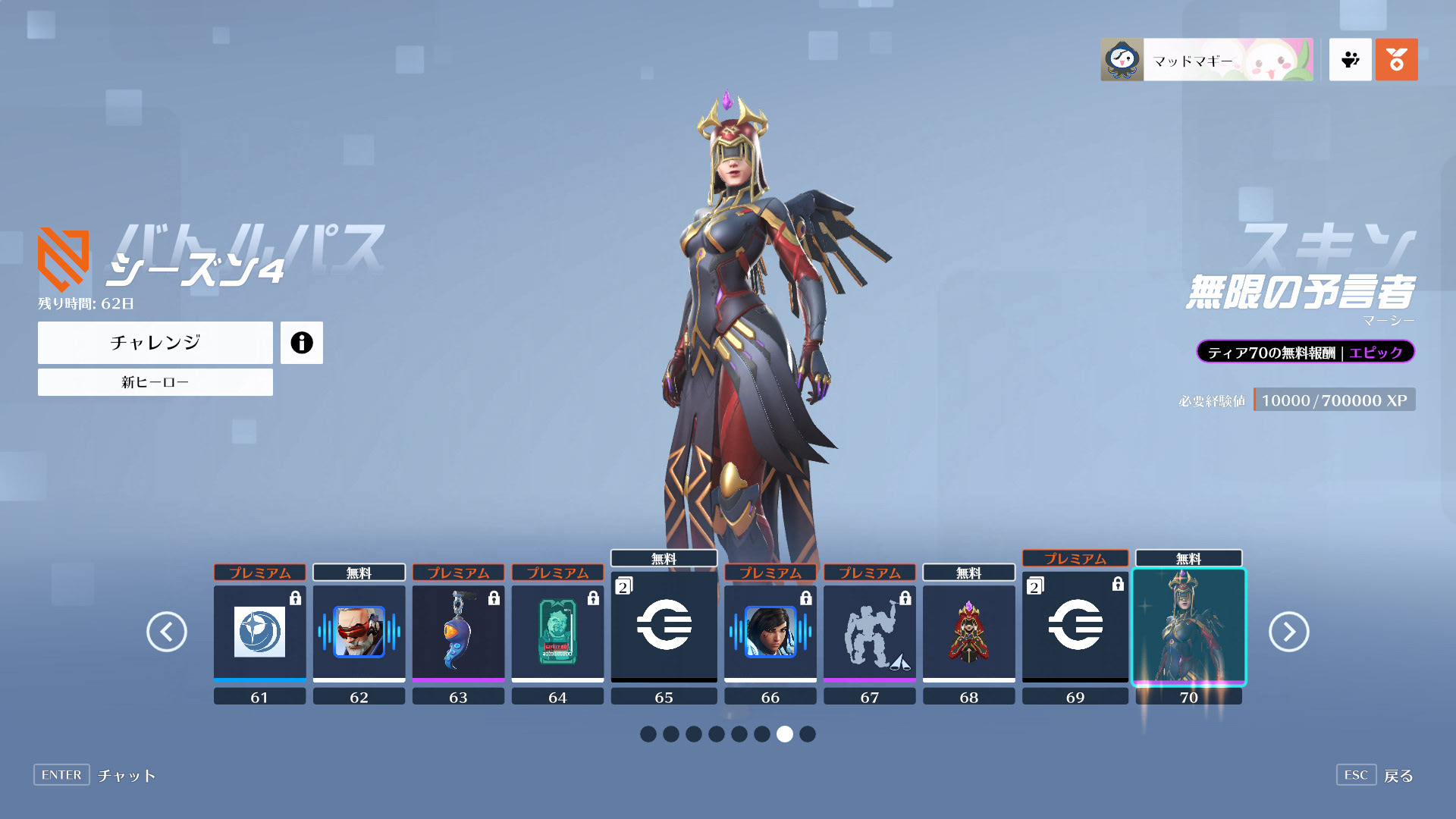
Task: Advance to the next reward page arrow
Action: click(x=1288, y=632)
